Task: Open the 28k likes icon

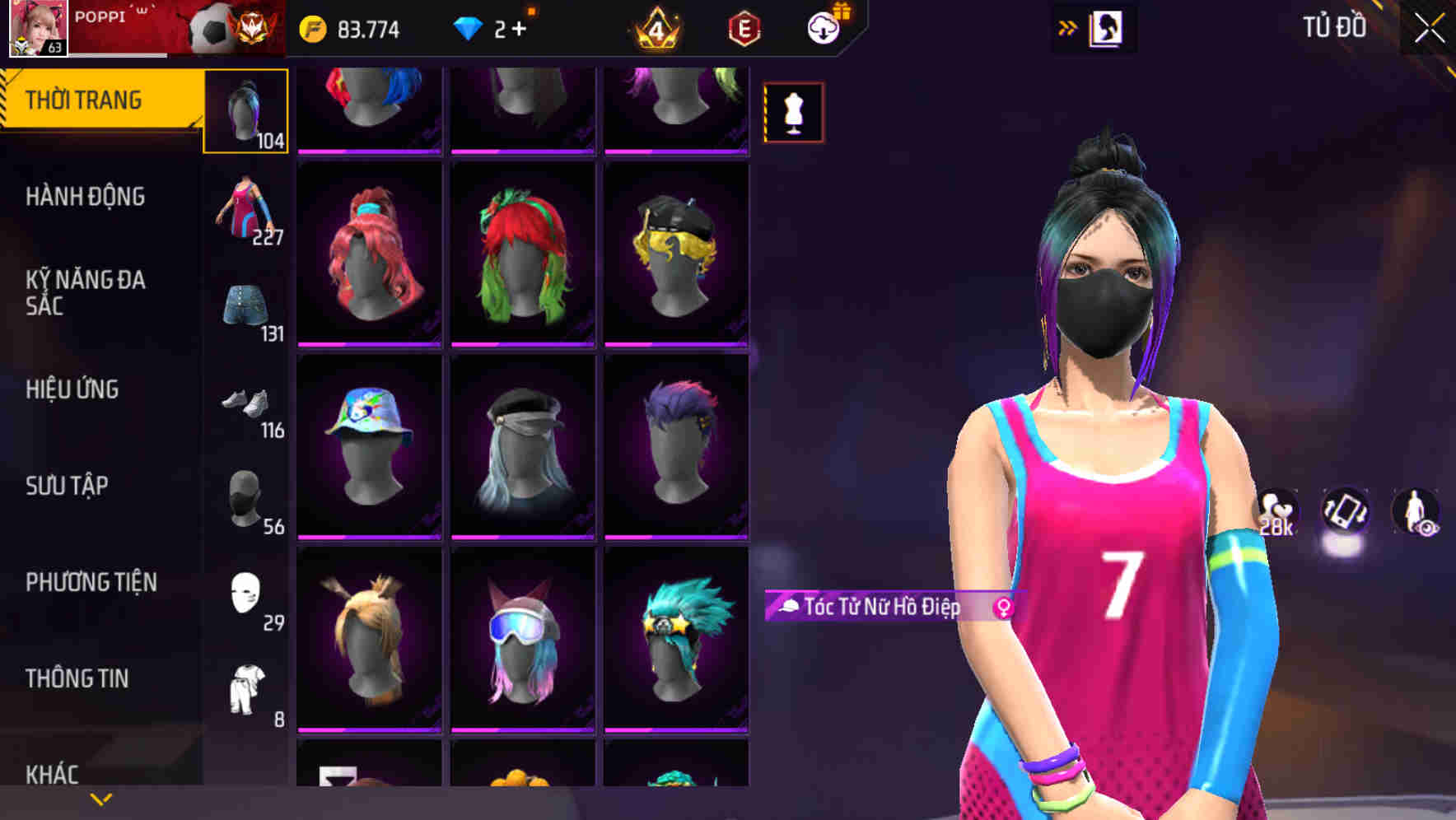Action: [1275, 512]
